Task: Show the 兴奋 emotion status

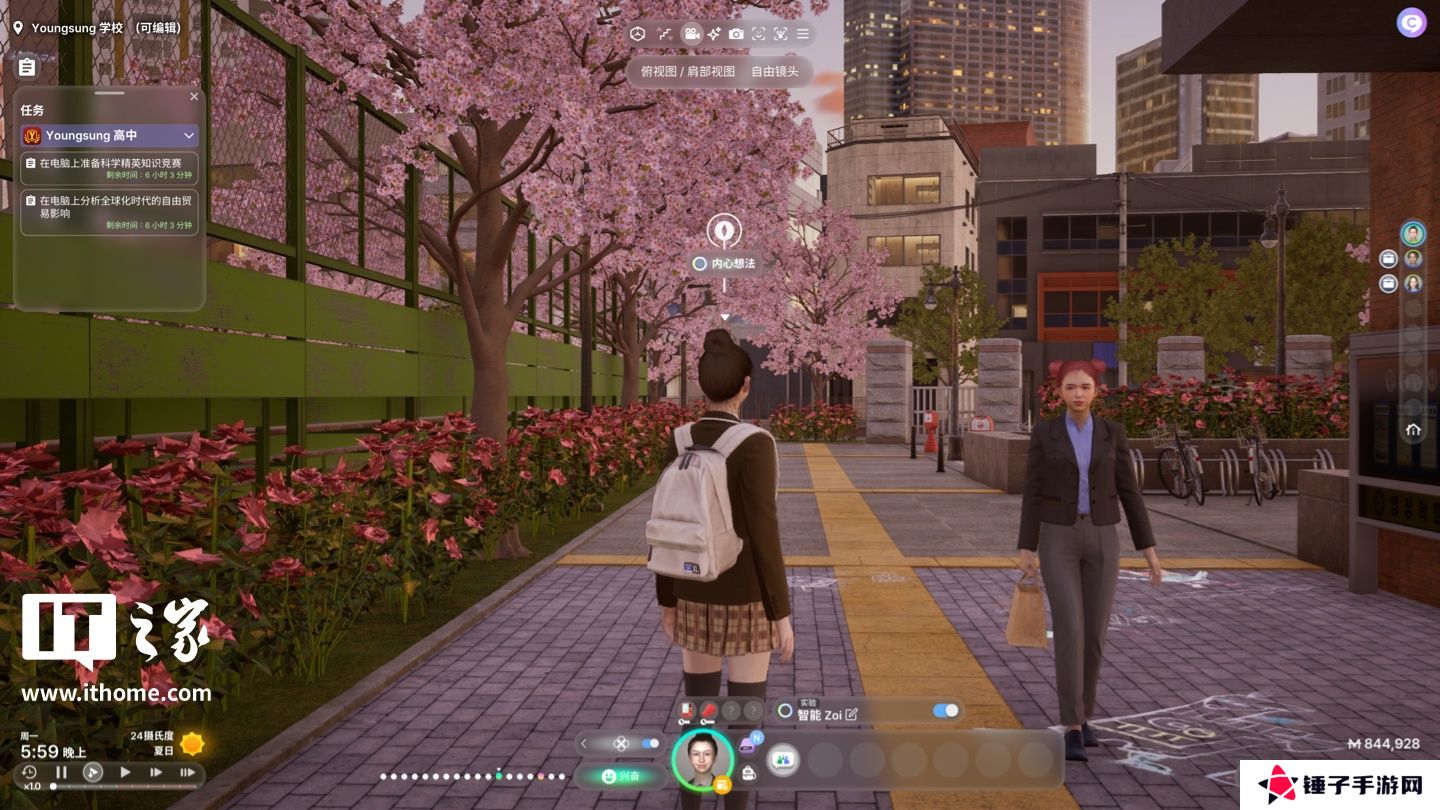Action: 620,775
